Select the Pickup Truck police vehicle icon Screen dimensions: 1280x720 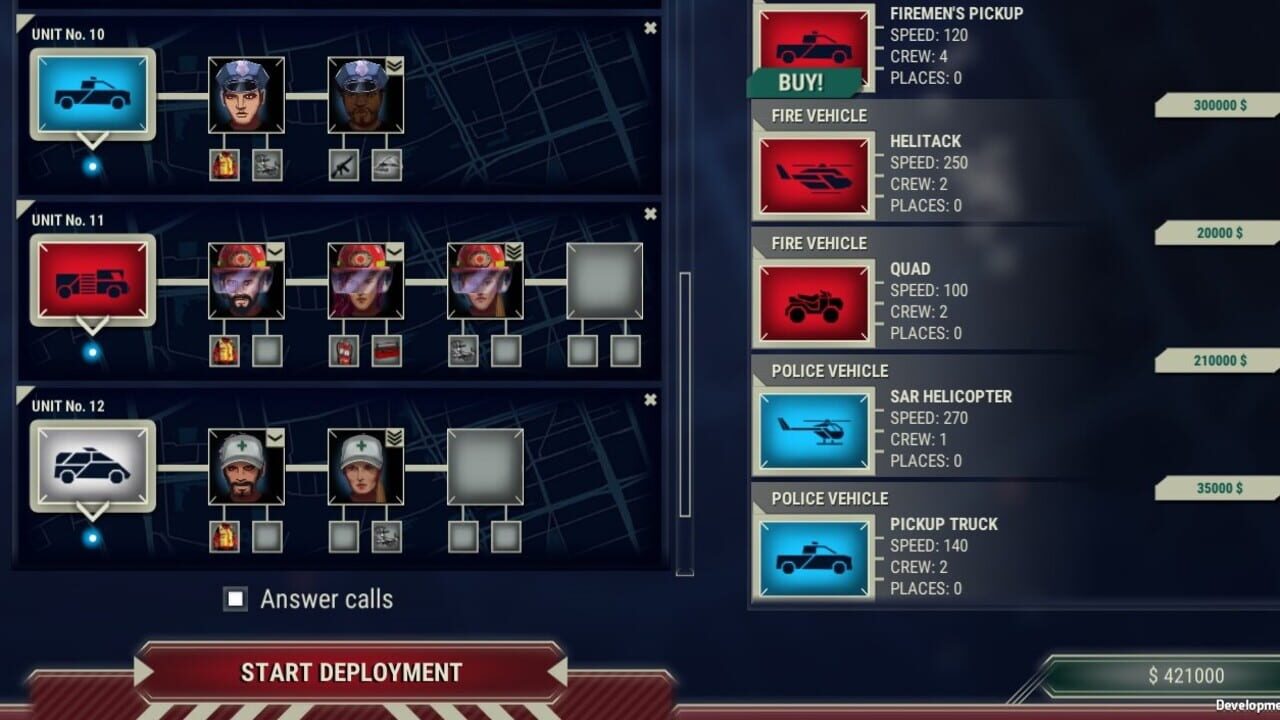click(x=813, y=556)
